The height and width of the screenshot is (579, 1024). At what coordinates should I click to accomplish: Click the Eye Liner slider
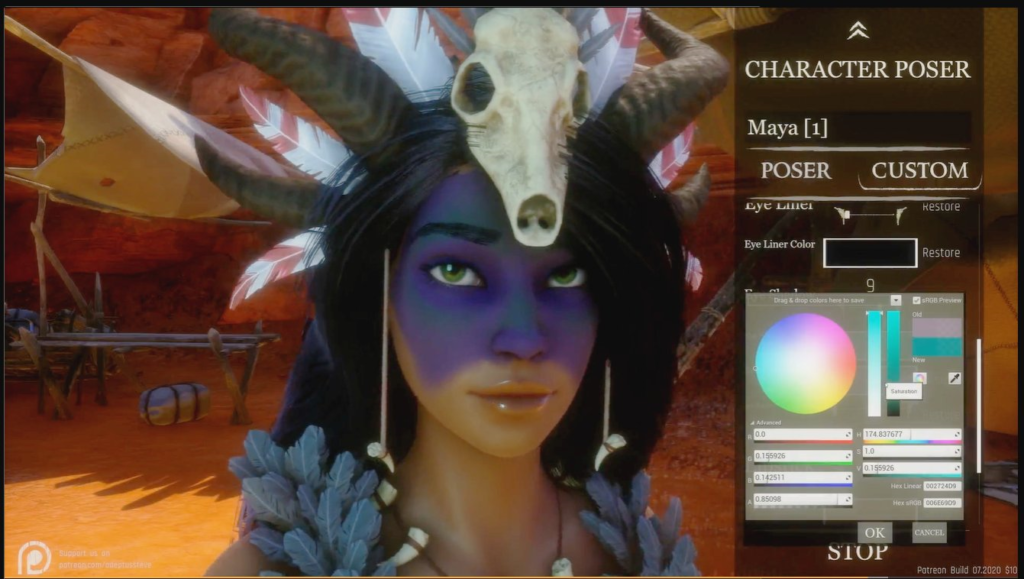[870, 212]
